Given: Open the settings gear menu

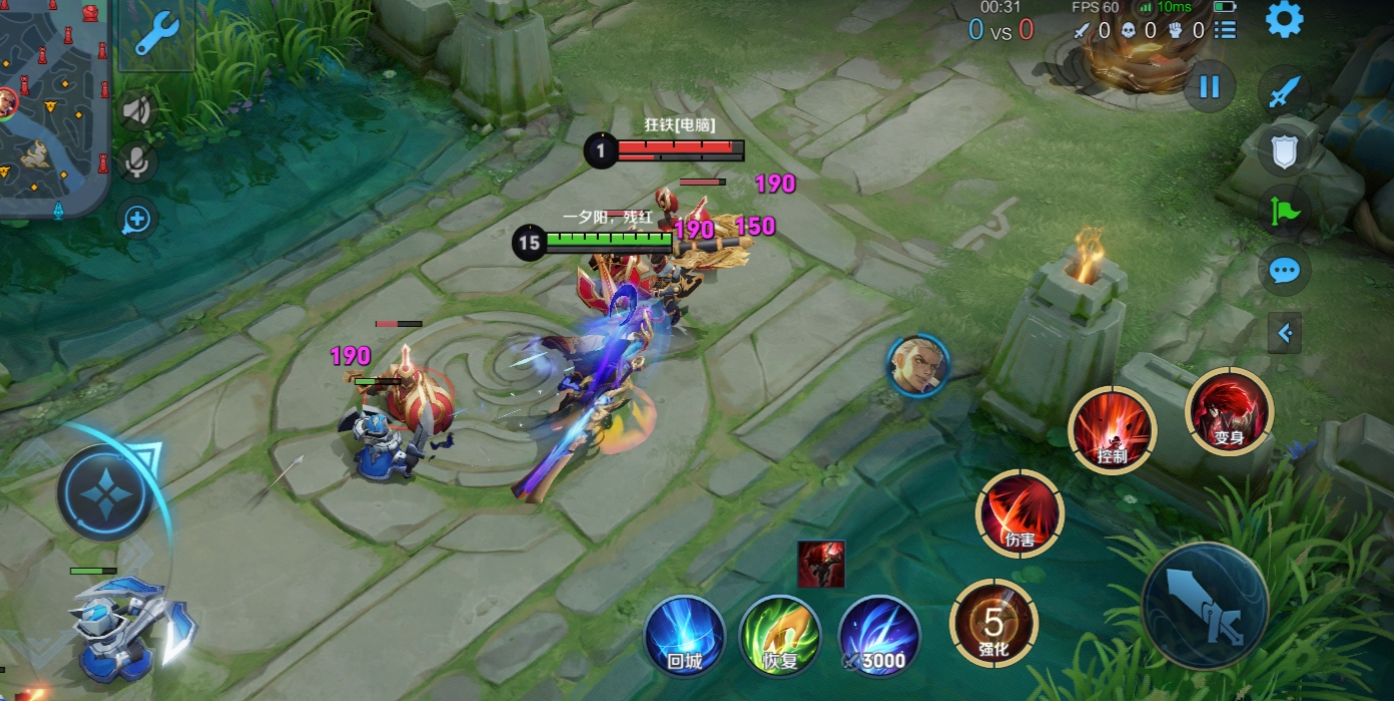Looking at the screenshot, I should point(1284,20).
